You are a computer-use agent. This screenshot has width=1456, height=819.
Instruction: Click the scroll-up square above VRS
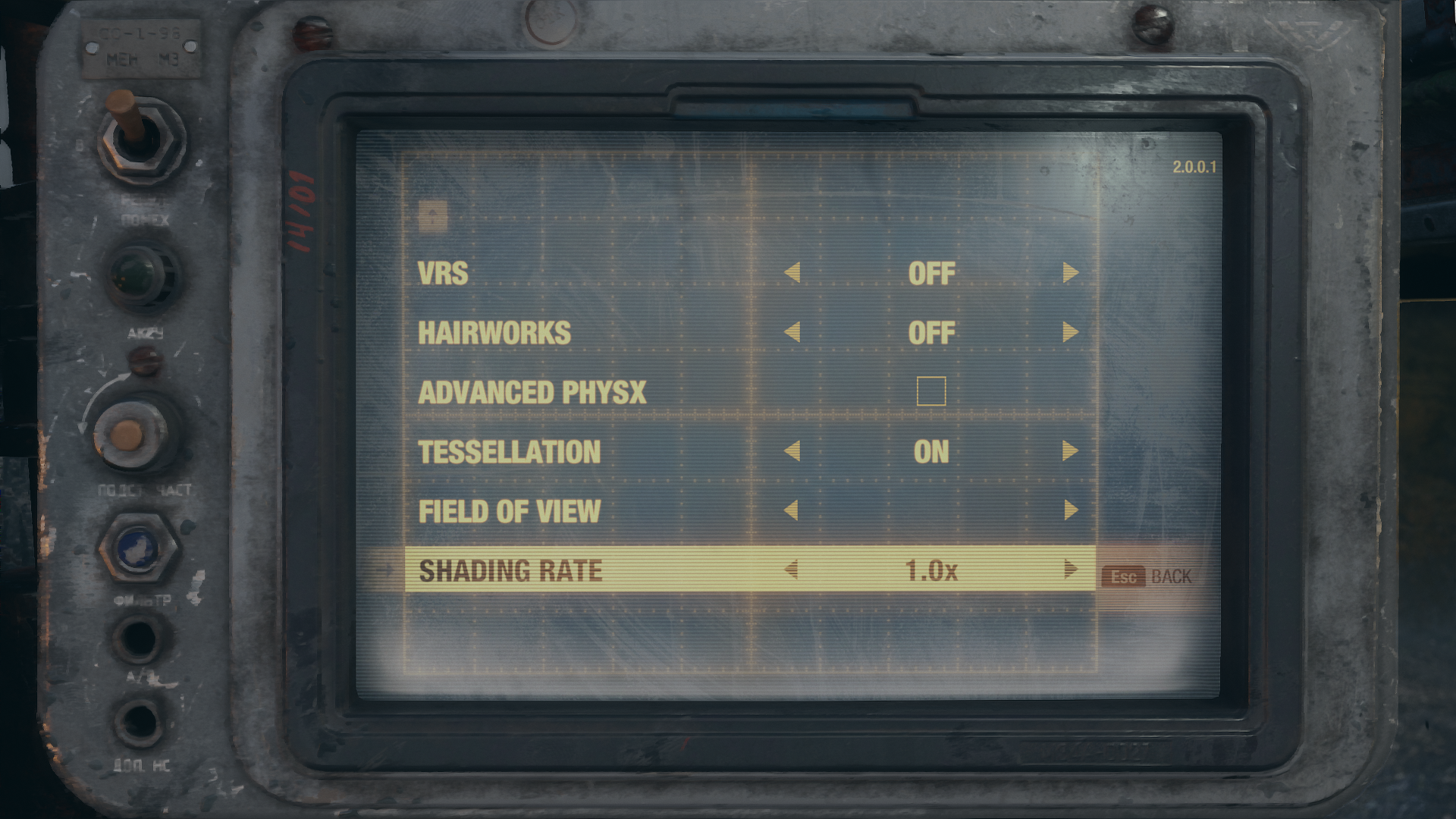(432, 216)
